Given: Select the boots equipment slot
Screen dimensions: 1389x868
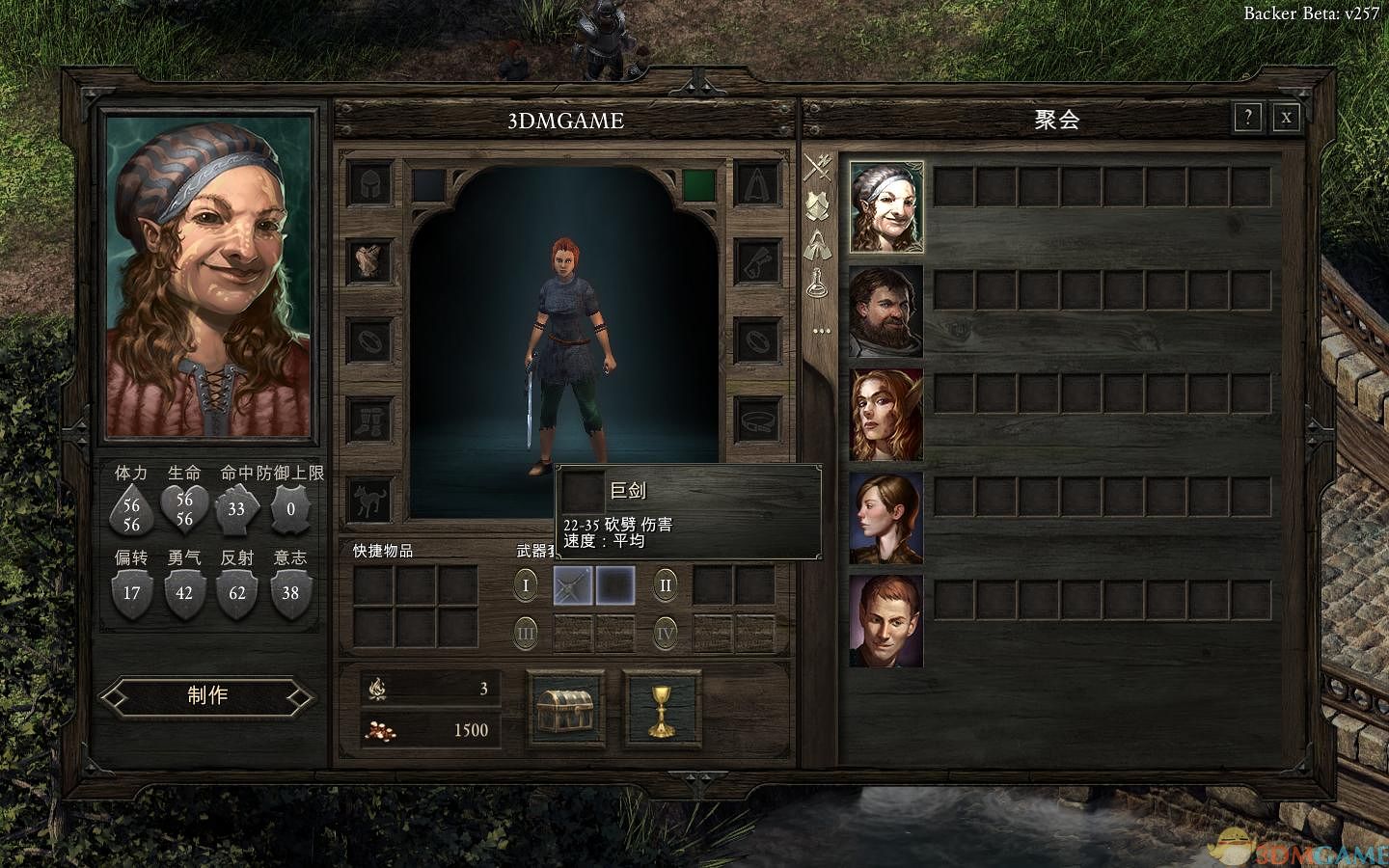Looking at the screenshot, I should point(370,420).
